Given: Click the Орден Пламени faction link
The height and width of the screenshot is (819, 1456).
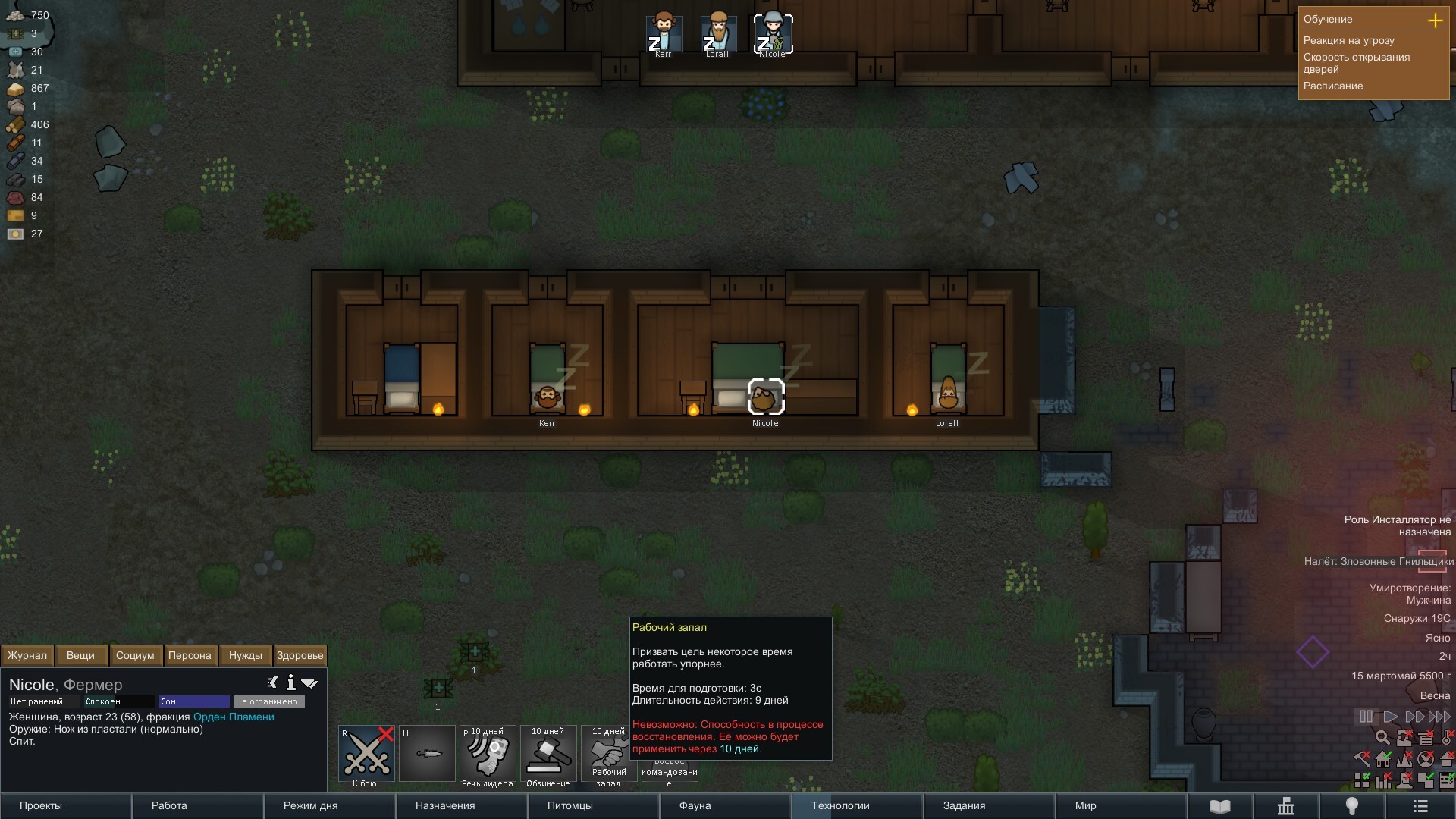Looking at the screenshot, I should (x=234, y=717).
